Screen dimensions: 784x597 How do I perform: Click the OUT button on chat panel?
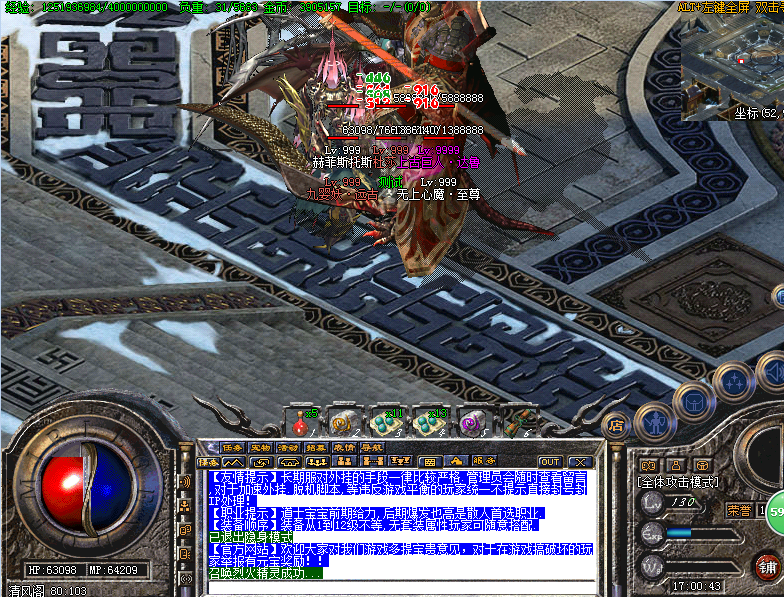pyautogui.click(x=549, y=462)
